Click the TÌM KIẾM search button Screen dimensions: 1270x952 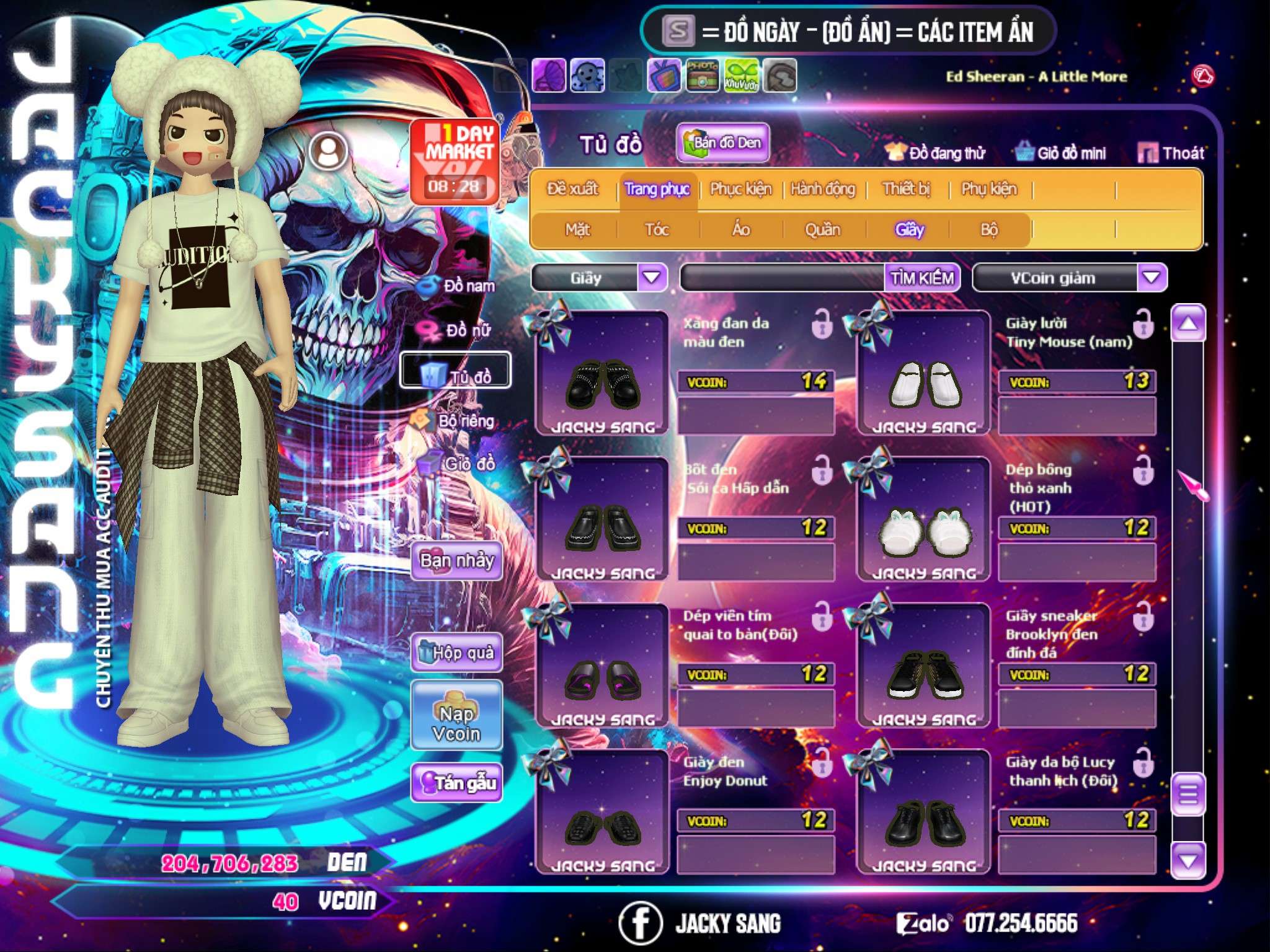click(x=921, y=278)
